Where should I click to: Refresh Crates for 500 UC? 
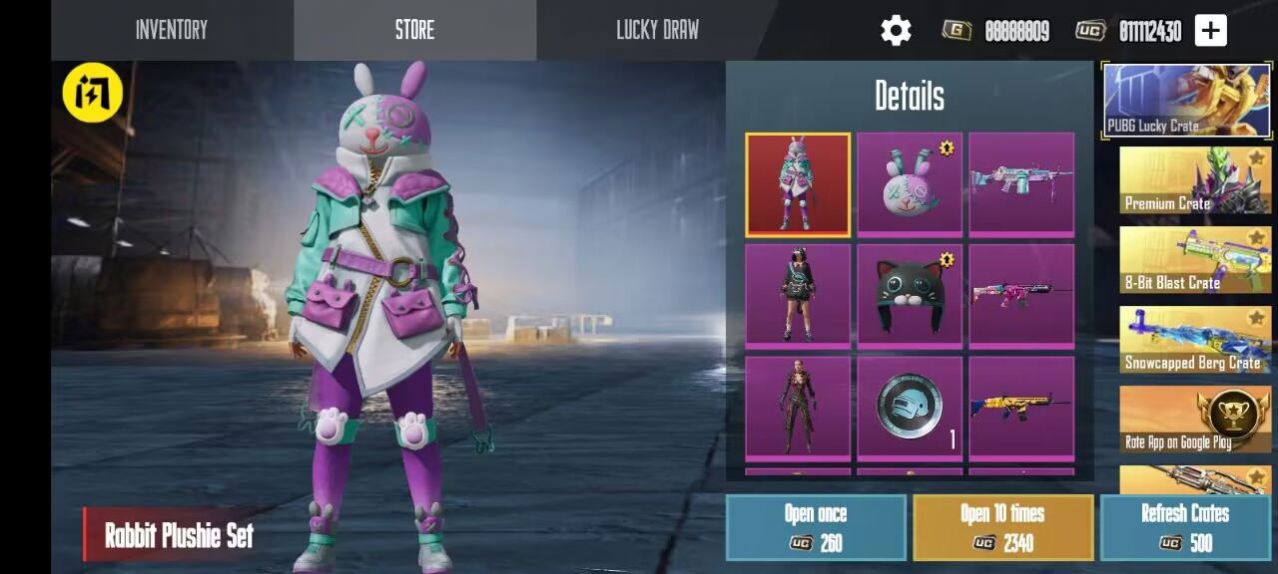pos(1185,527)
